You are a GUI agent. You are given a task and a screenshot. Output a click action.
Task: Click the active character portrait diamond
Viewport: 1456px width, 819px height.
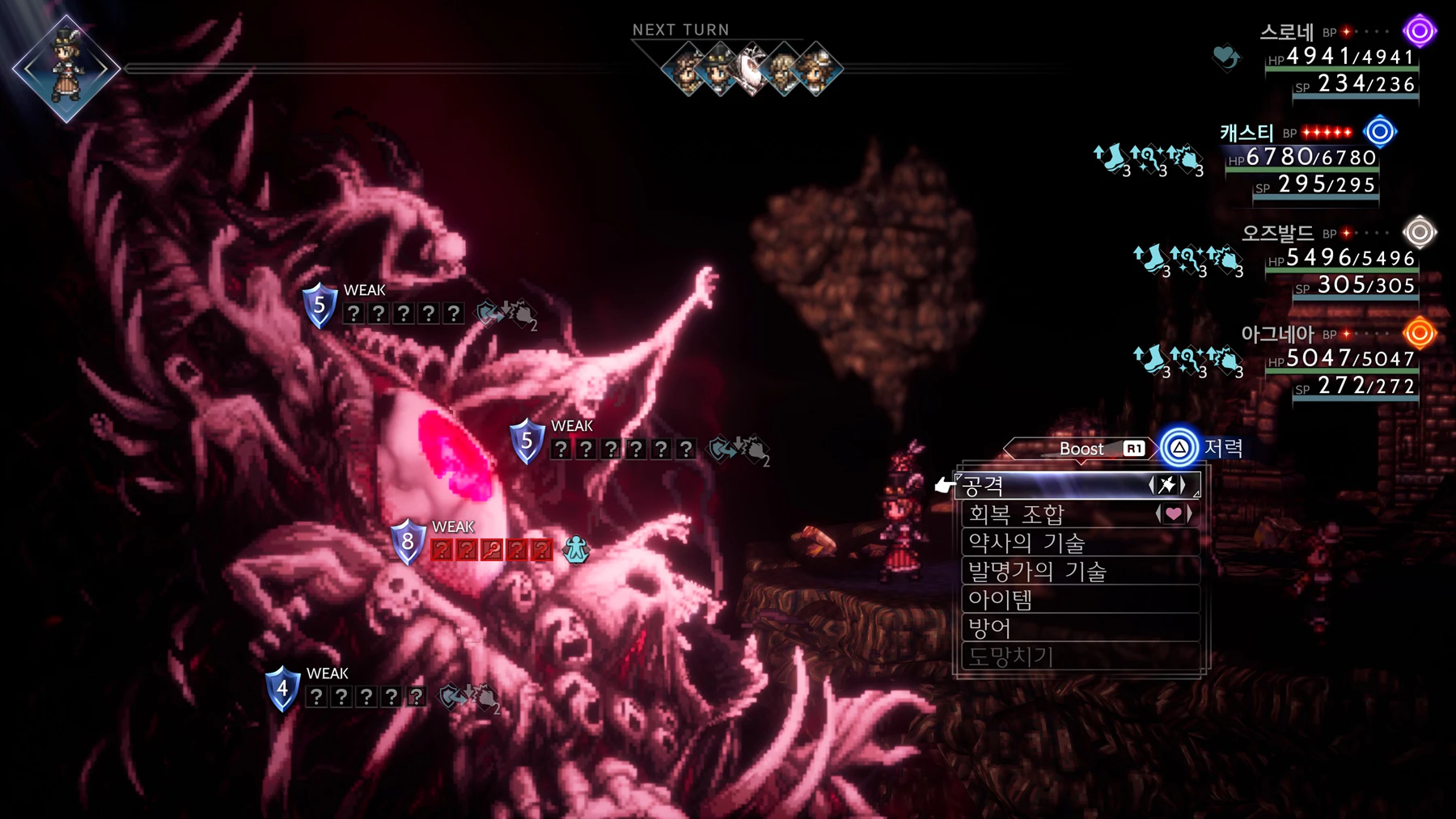[x=66, y=69]
